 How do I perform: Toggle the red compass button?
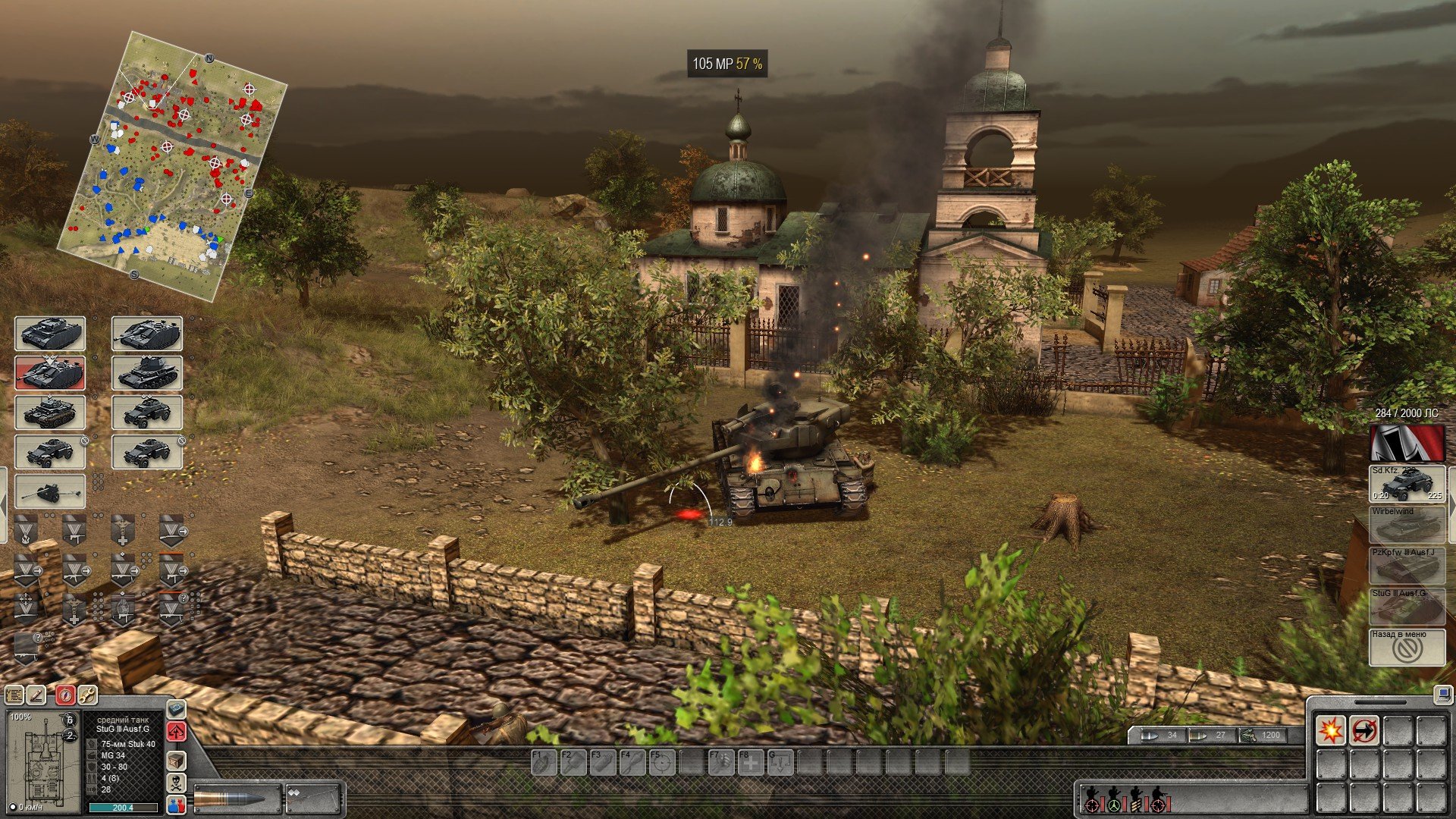pyautogui.click(x=65, y=695)
